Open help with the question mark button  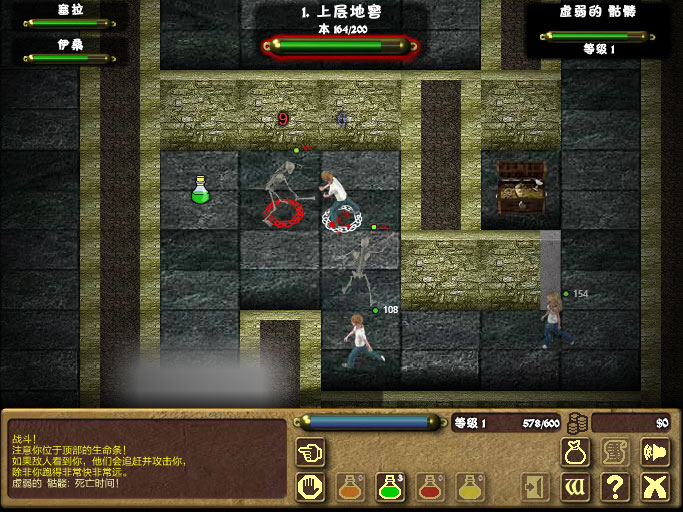615,487
